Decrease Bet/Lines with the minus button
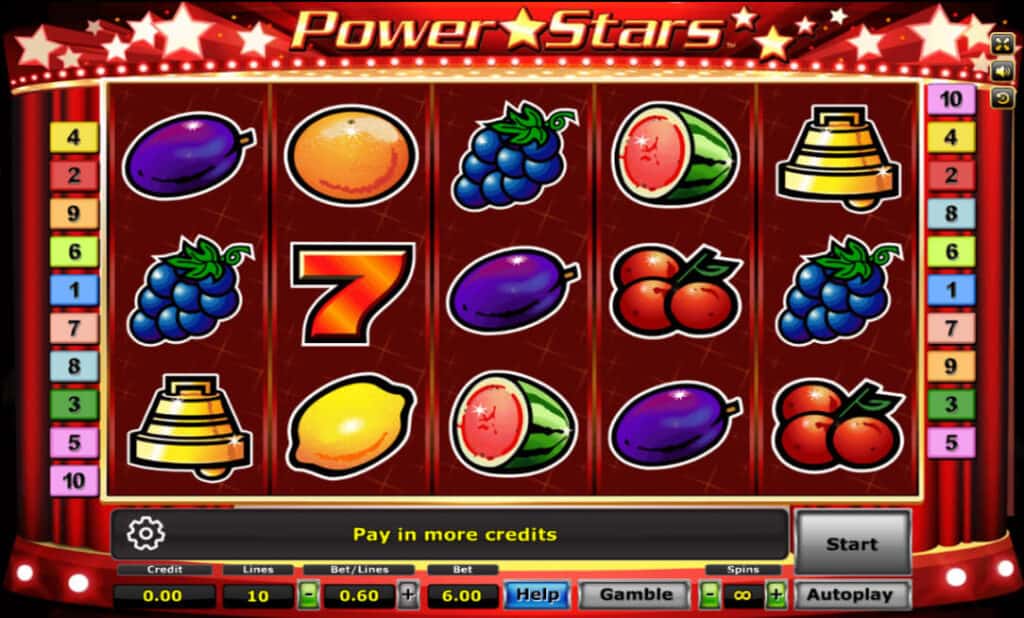This screenshot has width=1024, height=618. pos(310,595)
